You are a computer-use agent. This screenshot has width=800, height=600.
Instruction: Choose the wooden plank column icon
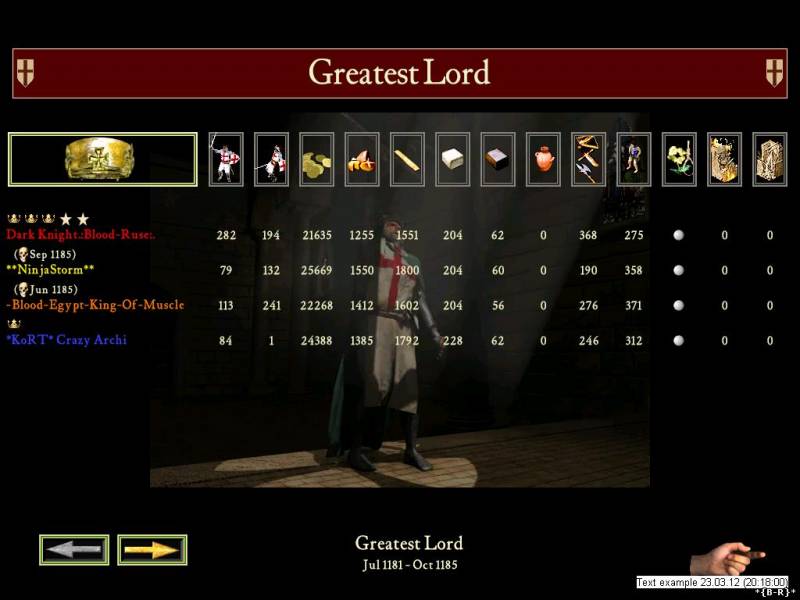(x=407, y=159)
